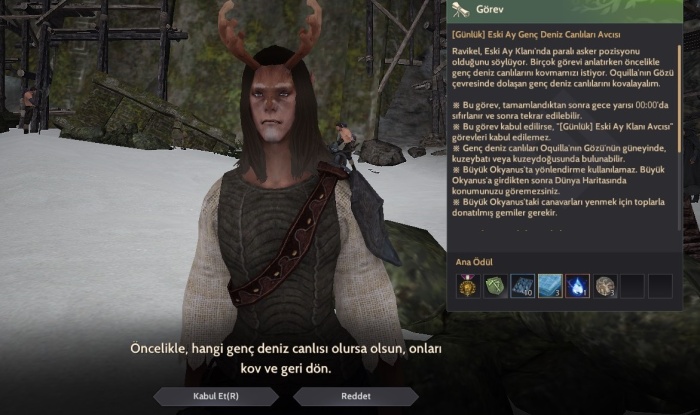Select the gold medal reward icon
Image resolution: width=700 pixels, height=415 pixels.
click(x=468, y=286)
